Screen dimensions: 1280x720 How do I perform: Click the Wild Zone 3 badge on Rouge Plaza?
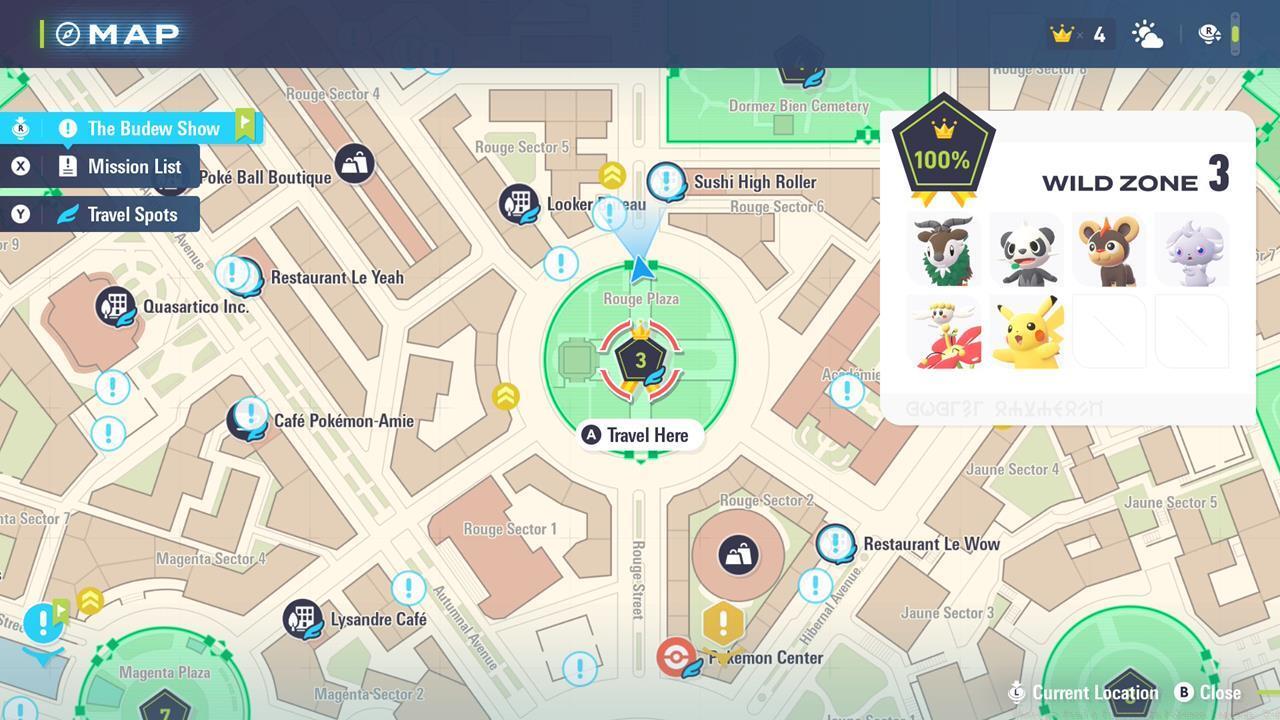[640, 358]
